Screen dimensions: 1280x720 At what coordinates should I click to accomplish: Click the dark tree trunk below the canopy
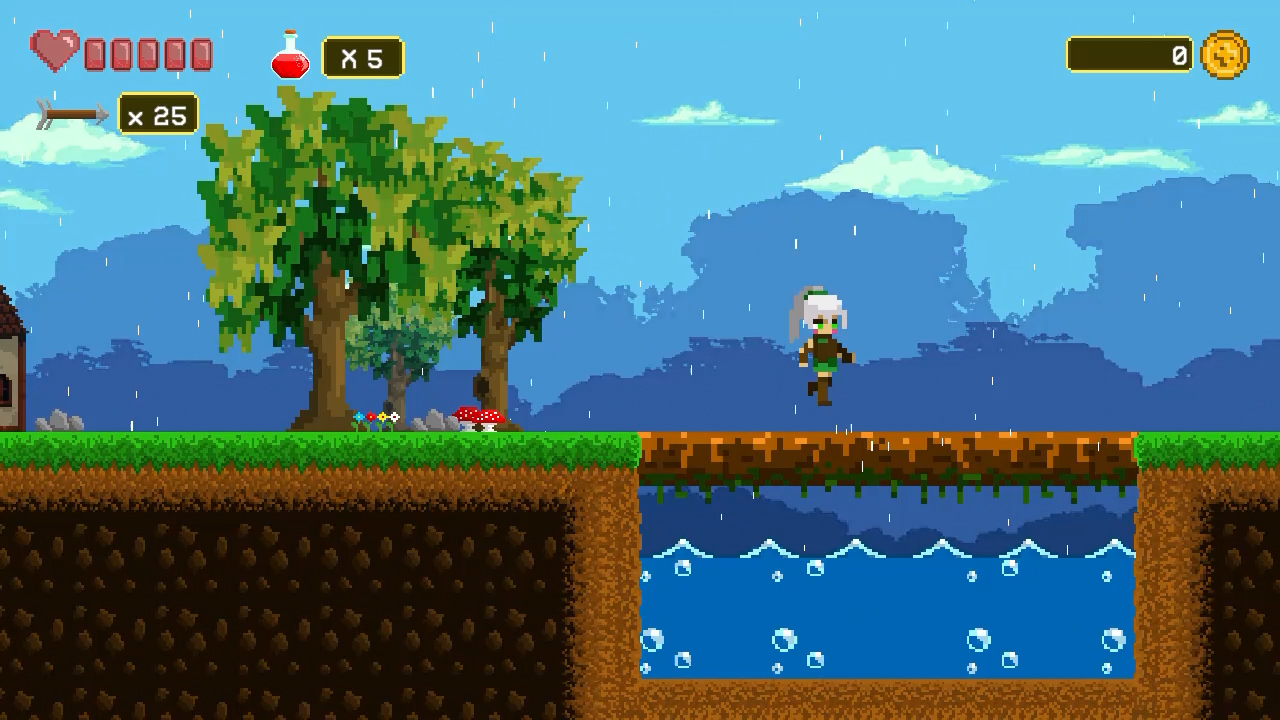[x=330, y=380]
